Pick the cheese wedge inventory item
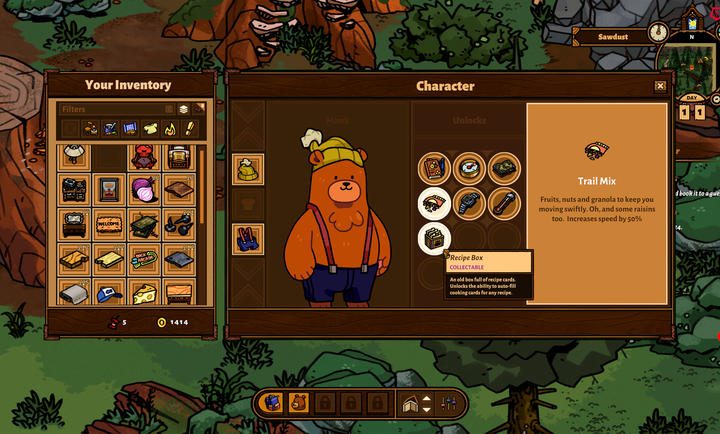This screenshot has width=720, height=434. click(144, 292)
